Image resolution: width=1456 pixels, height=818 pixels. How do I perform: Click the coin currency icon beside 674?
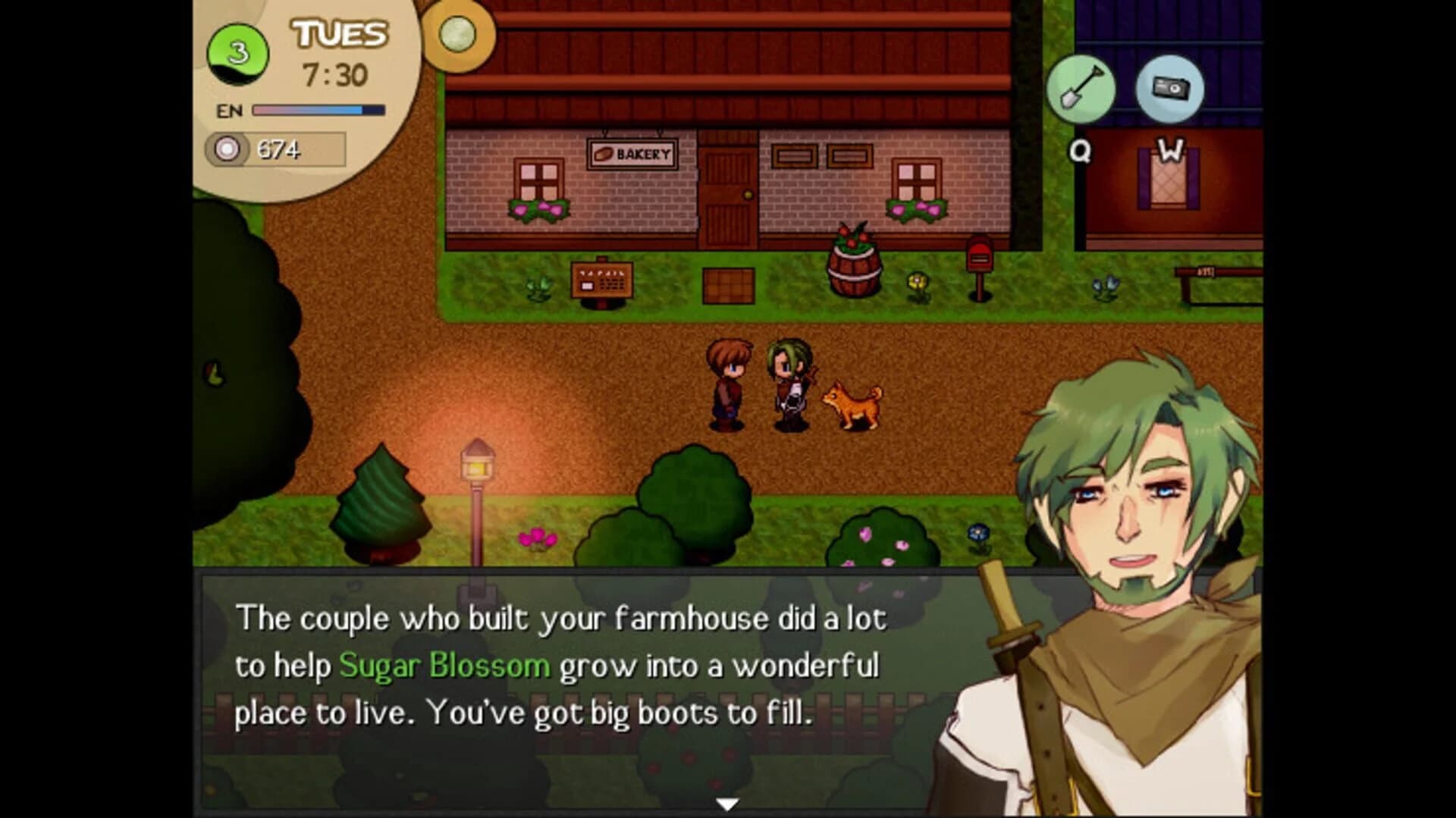point(227,151)
